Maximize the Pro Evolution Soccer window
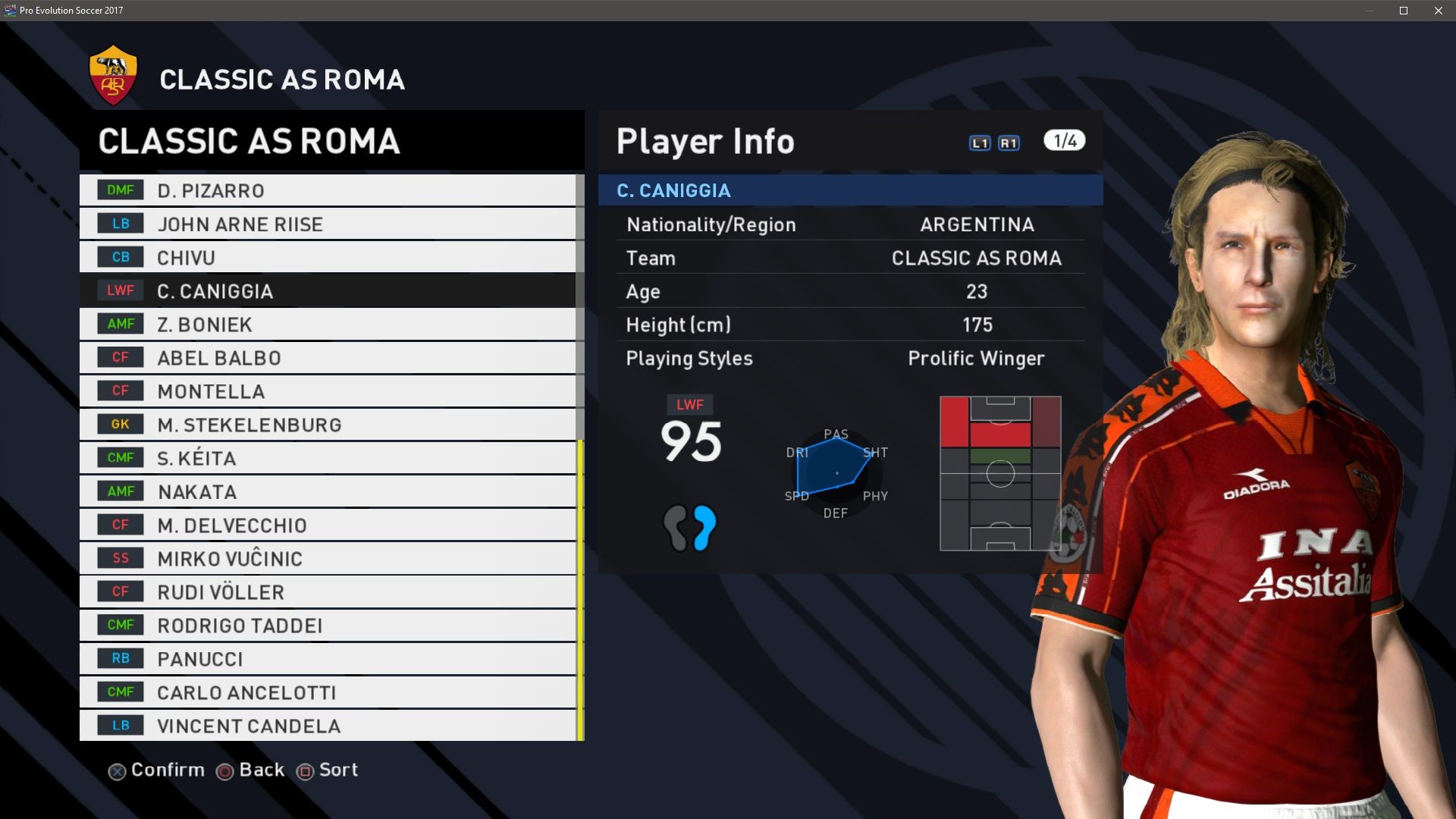This screenshot has height=819, width=1456. click(1404, 11)
